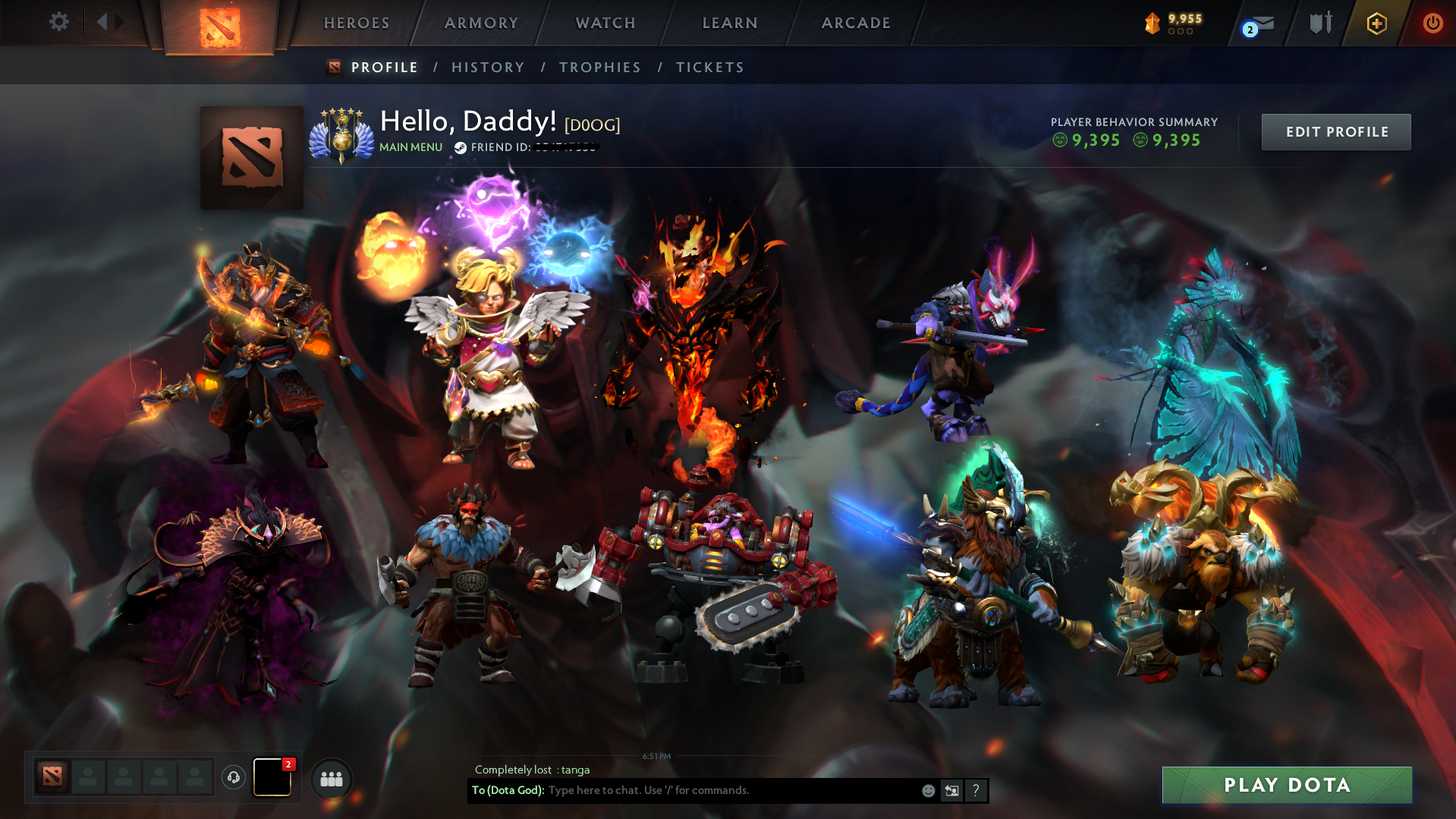Toggle voice chat with the headset icon

[x=234, y=777]
